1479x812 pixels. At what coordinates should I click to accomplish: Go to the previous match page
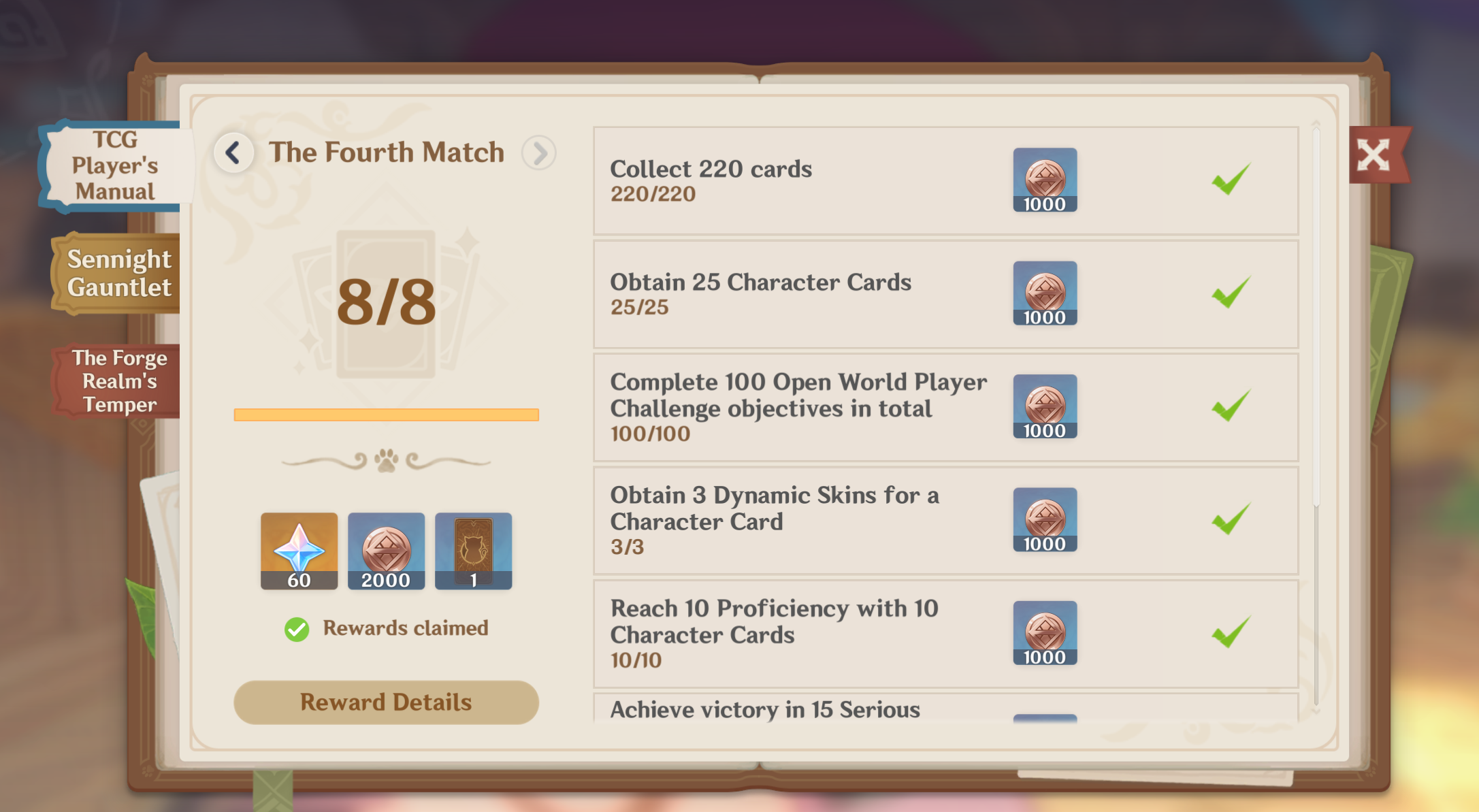pyautogui.click(x=234, y=152)
